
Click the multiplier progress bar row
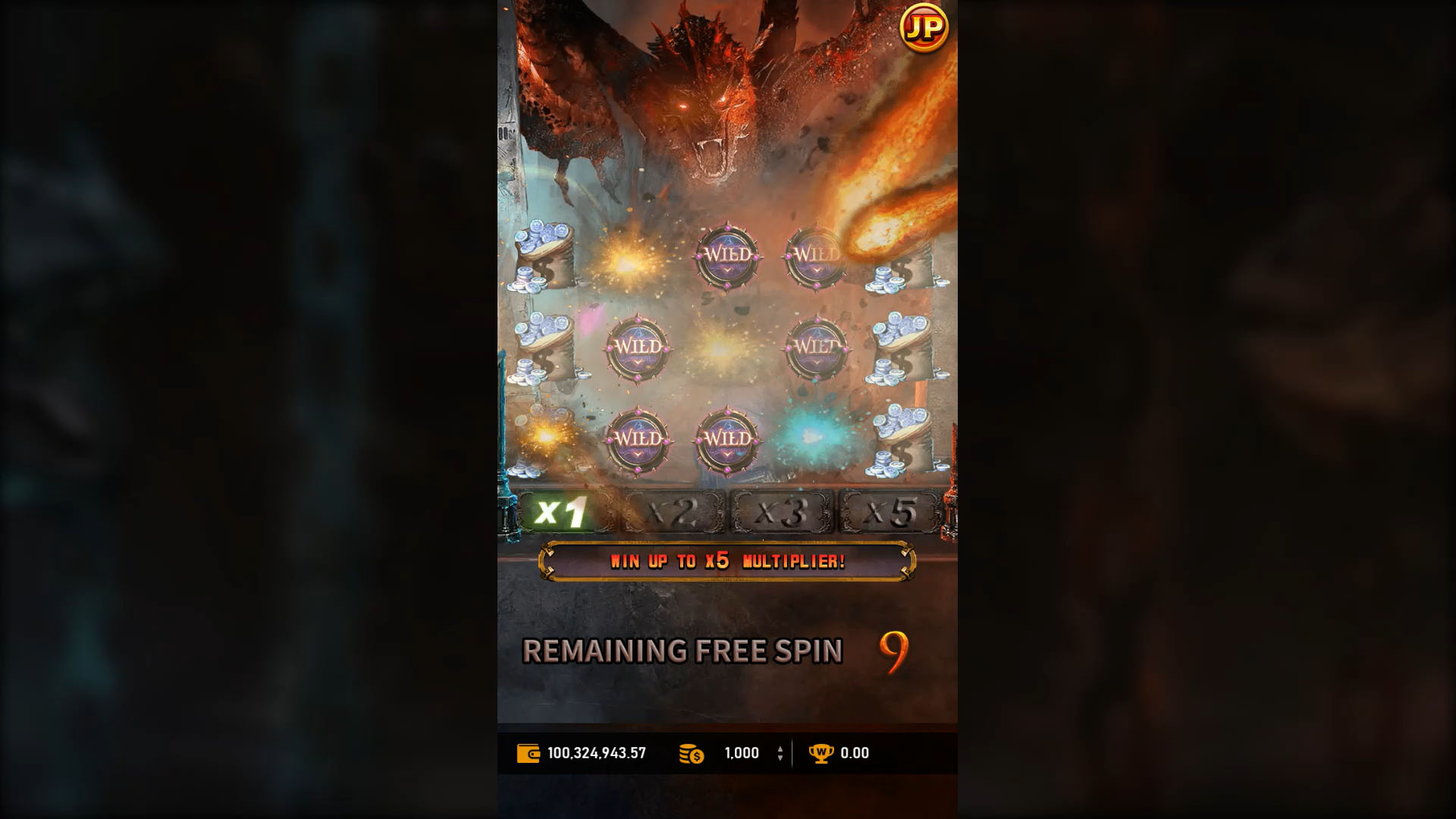coord(726,510)
